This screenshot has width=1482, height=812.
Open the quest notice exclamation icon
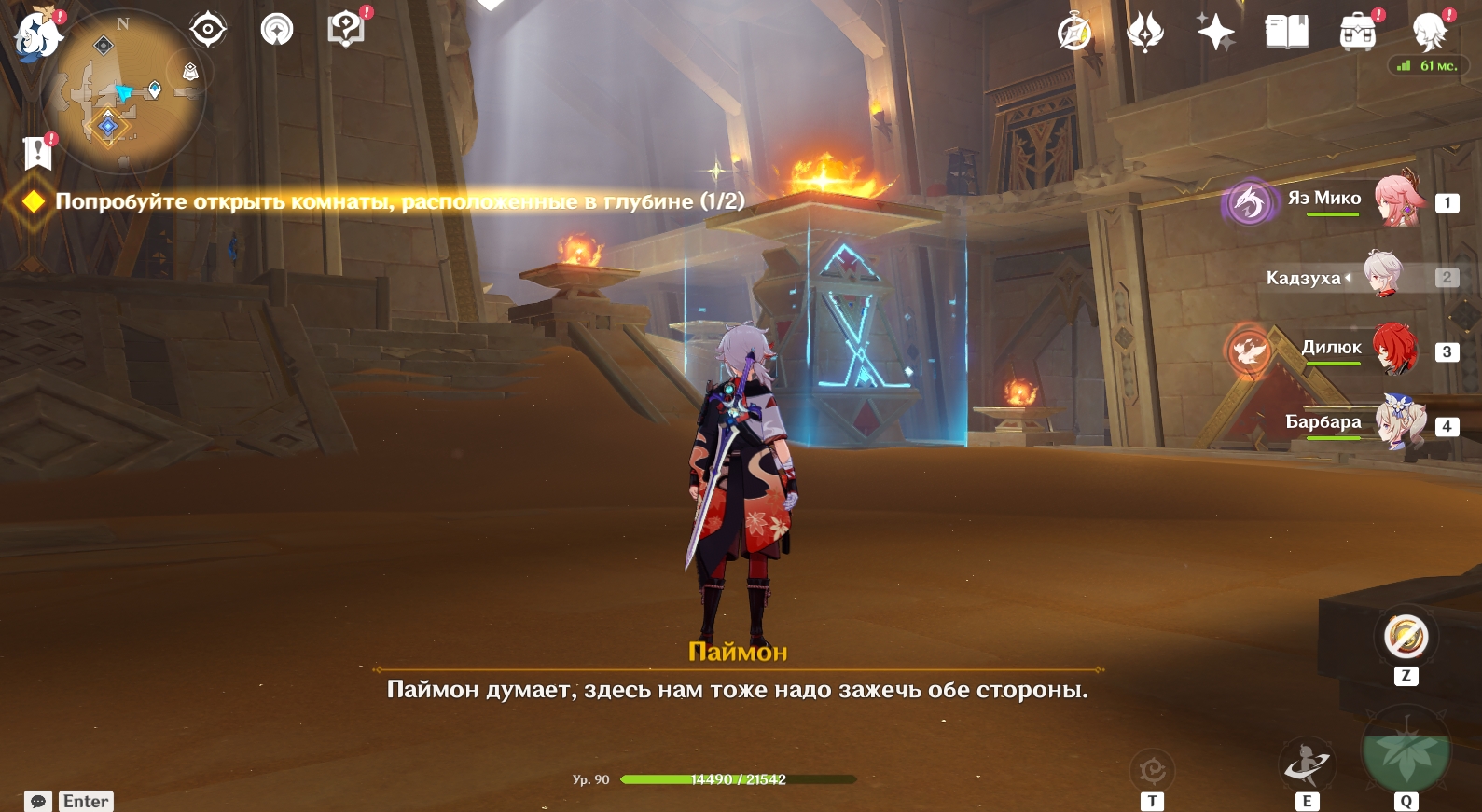37,152
